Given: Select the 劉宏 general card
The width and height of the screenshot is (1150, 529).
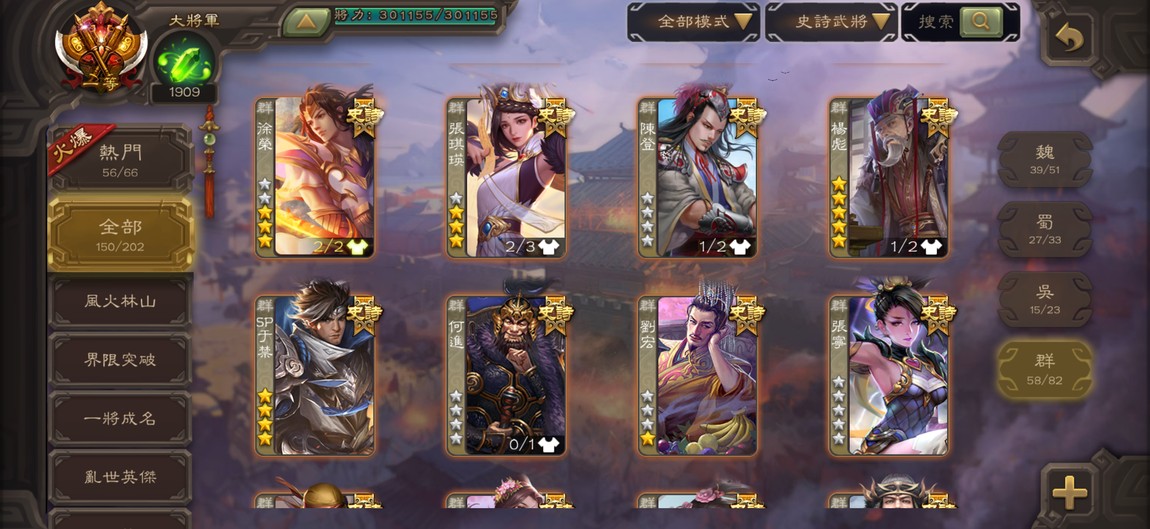Looking at the screenshot, I should (x=698, y=375).
